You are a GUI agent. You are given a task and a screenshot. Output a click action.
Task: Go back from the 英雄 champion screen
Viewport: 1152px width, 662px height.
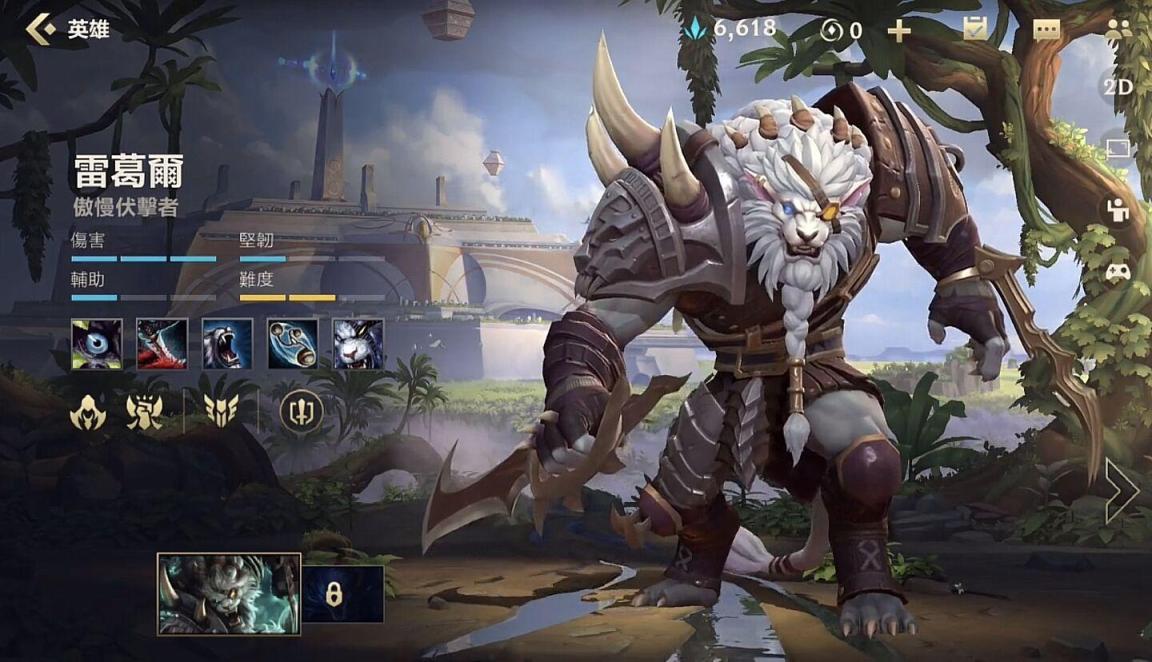(x=42, y=29)
